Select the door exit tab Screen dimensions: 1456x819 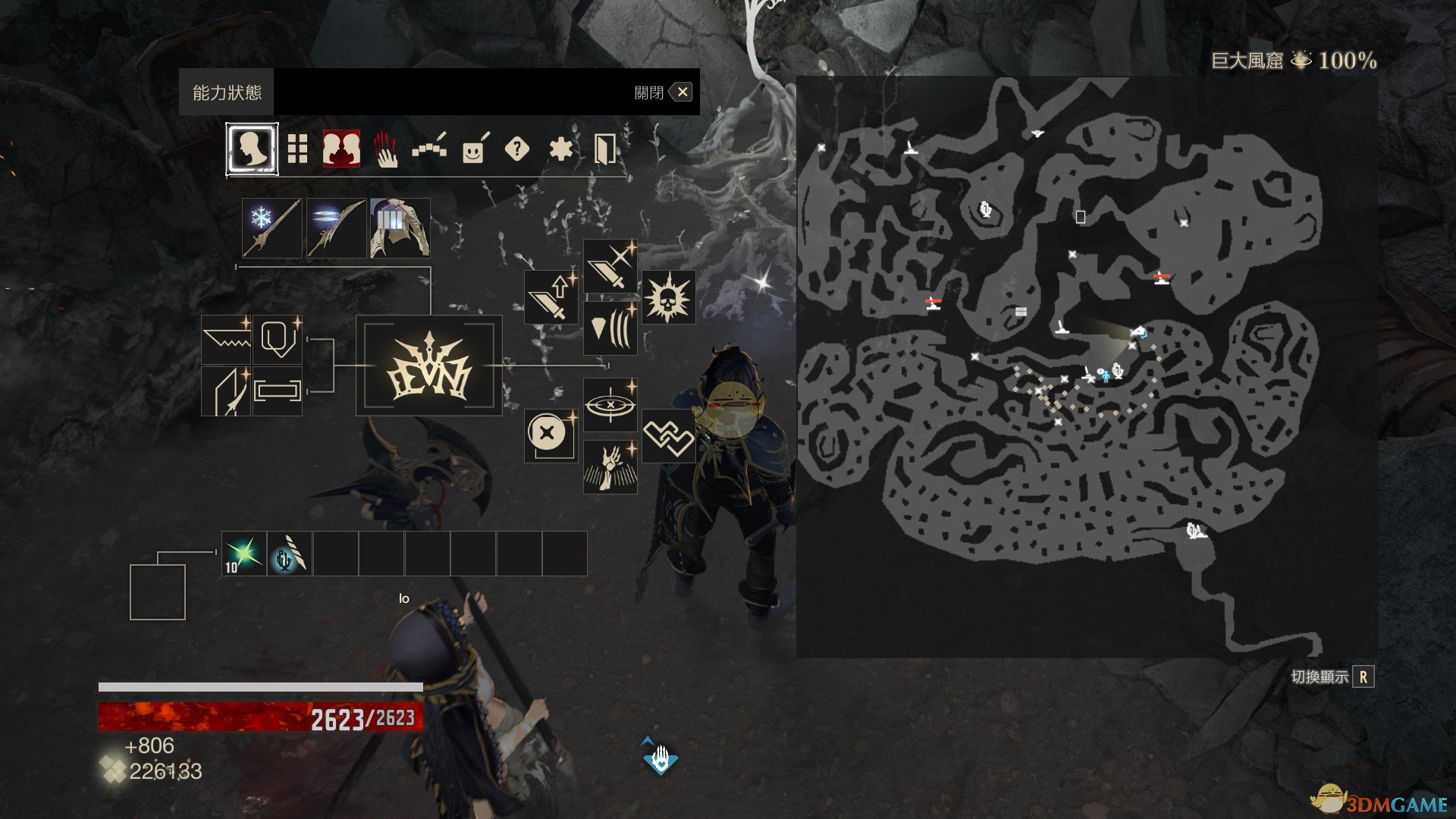[604, 149]
